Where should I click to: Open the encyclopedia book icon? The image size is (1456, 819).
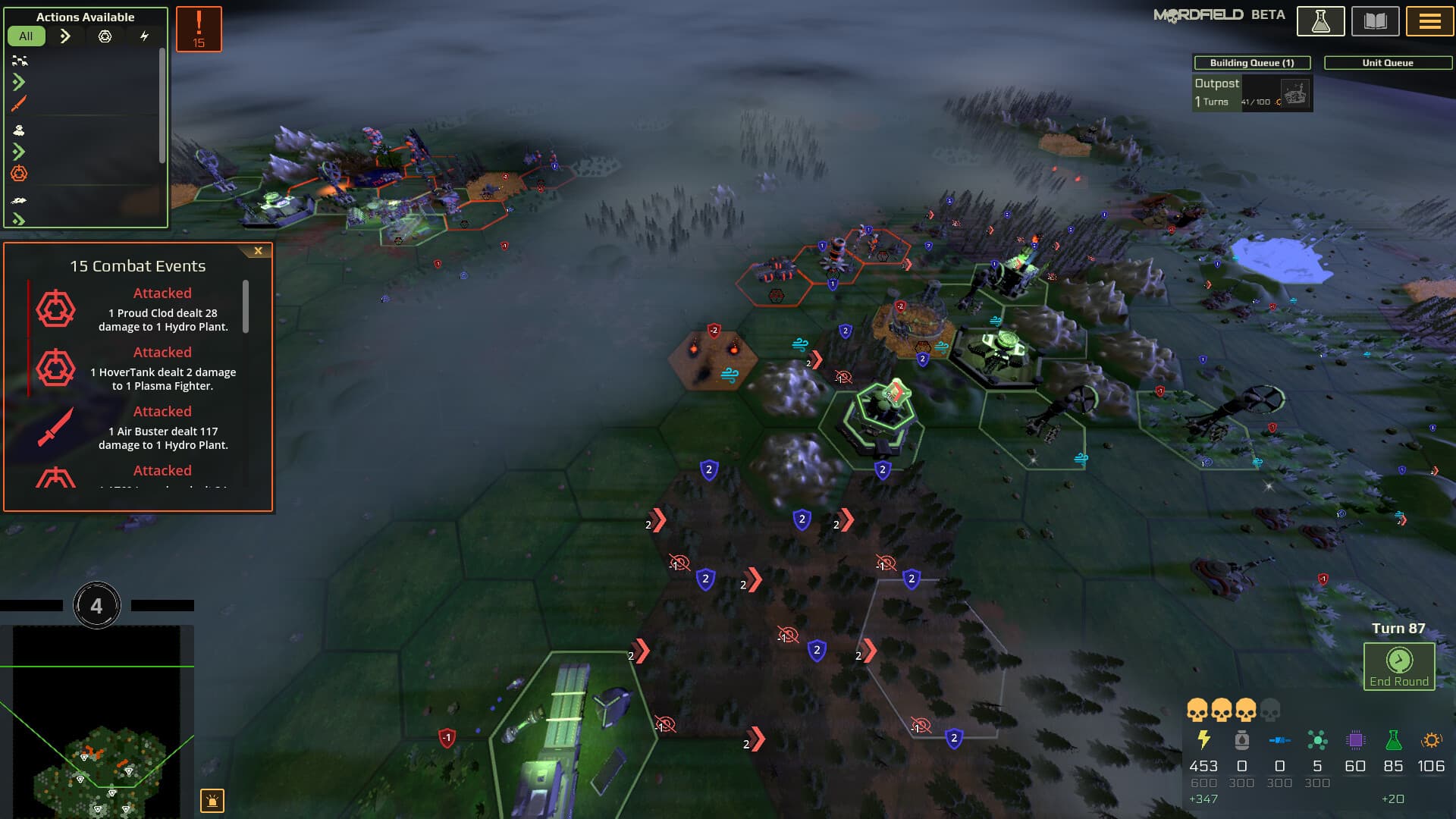pos(1376,20)
